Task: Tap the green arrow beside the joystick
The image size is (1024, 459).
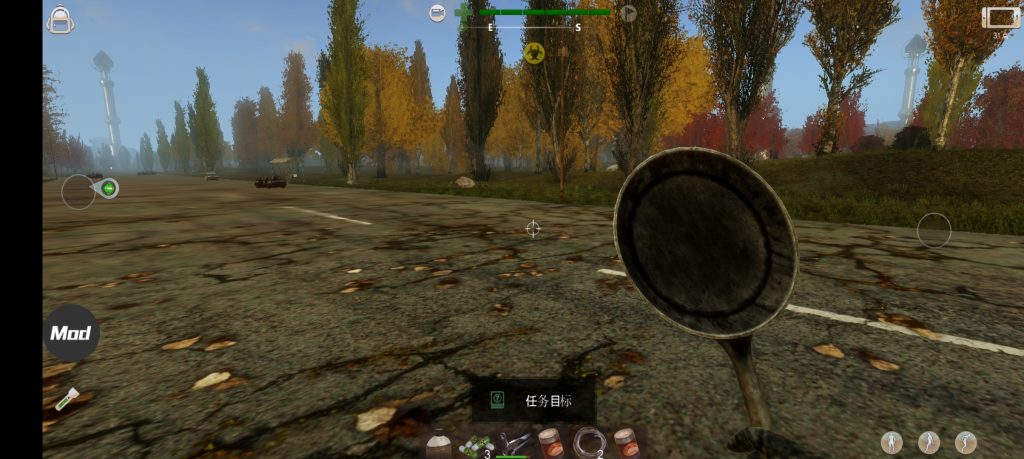Action: point(108,187)
